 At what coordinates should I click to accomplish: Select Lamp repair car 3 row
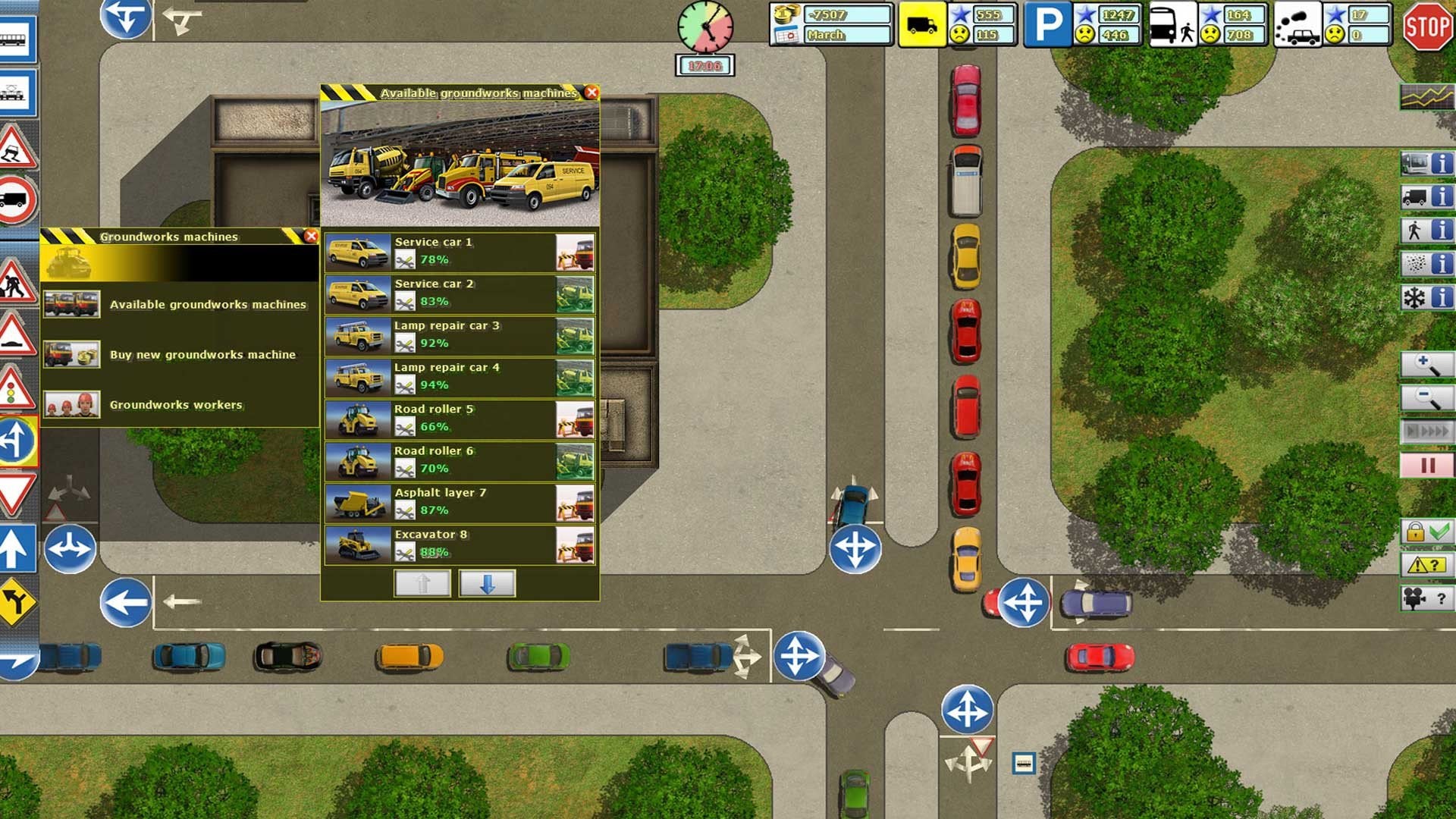460,335
